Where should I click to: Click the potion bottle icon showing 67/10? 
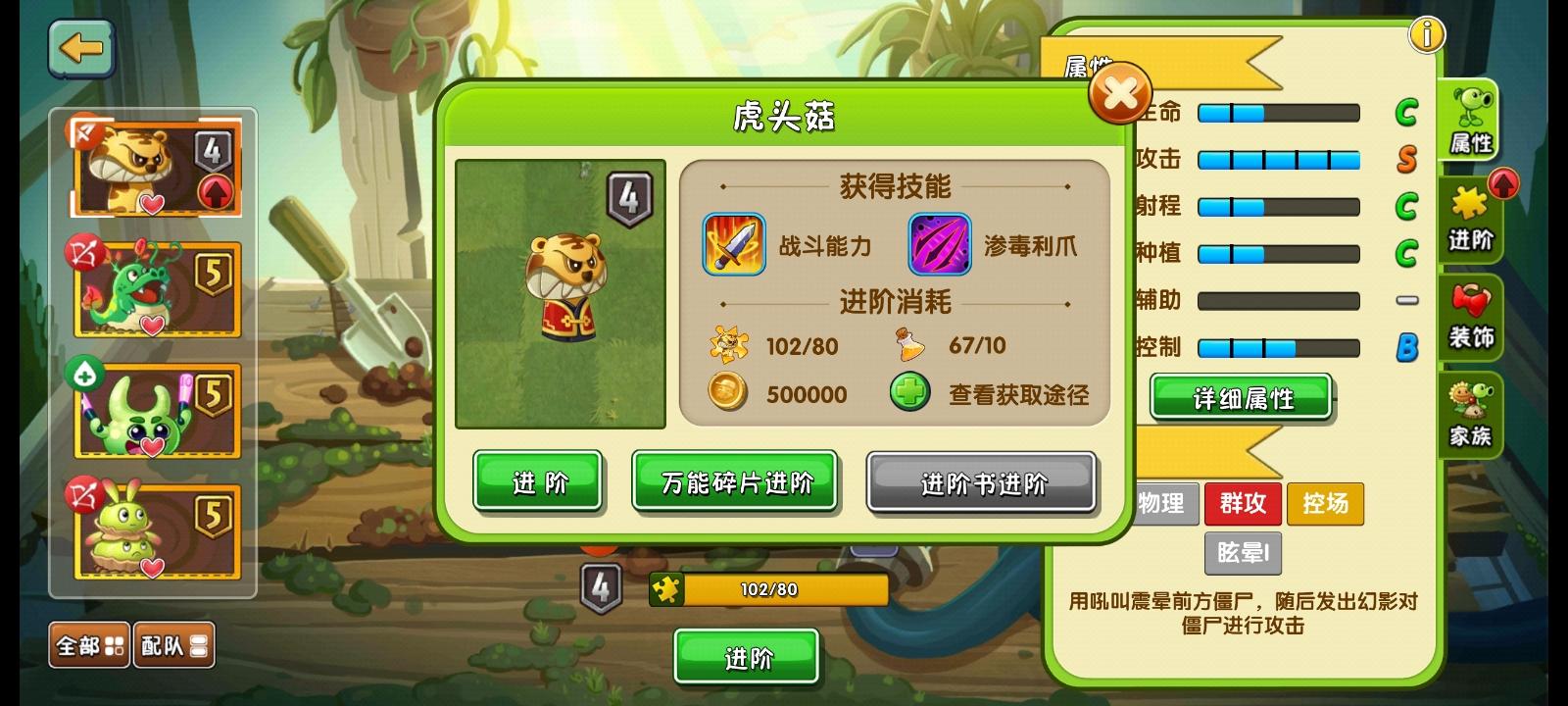[908, 346]
